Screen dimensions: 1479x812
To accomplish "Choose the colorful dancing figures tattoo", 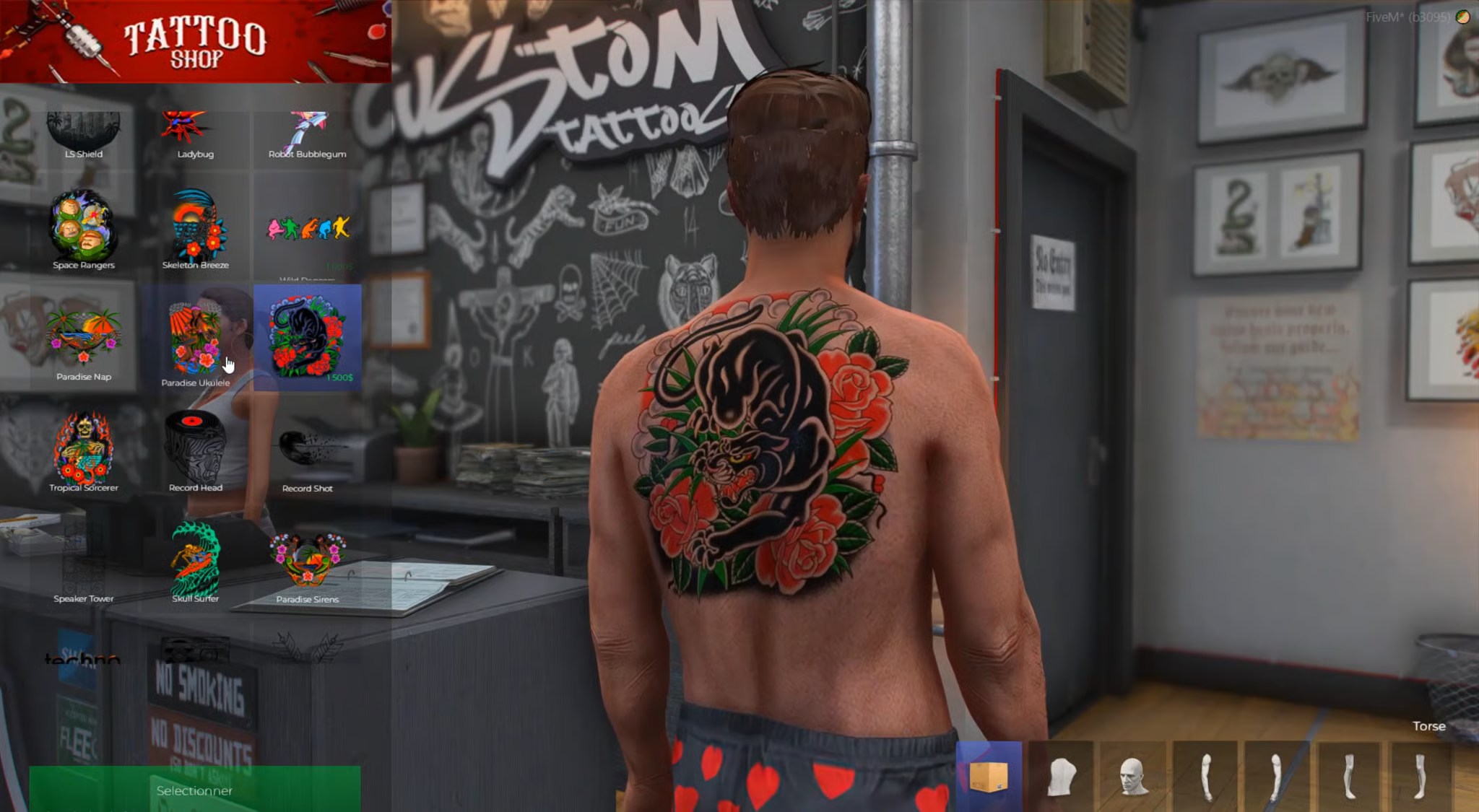I will tap(308, 228).
